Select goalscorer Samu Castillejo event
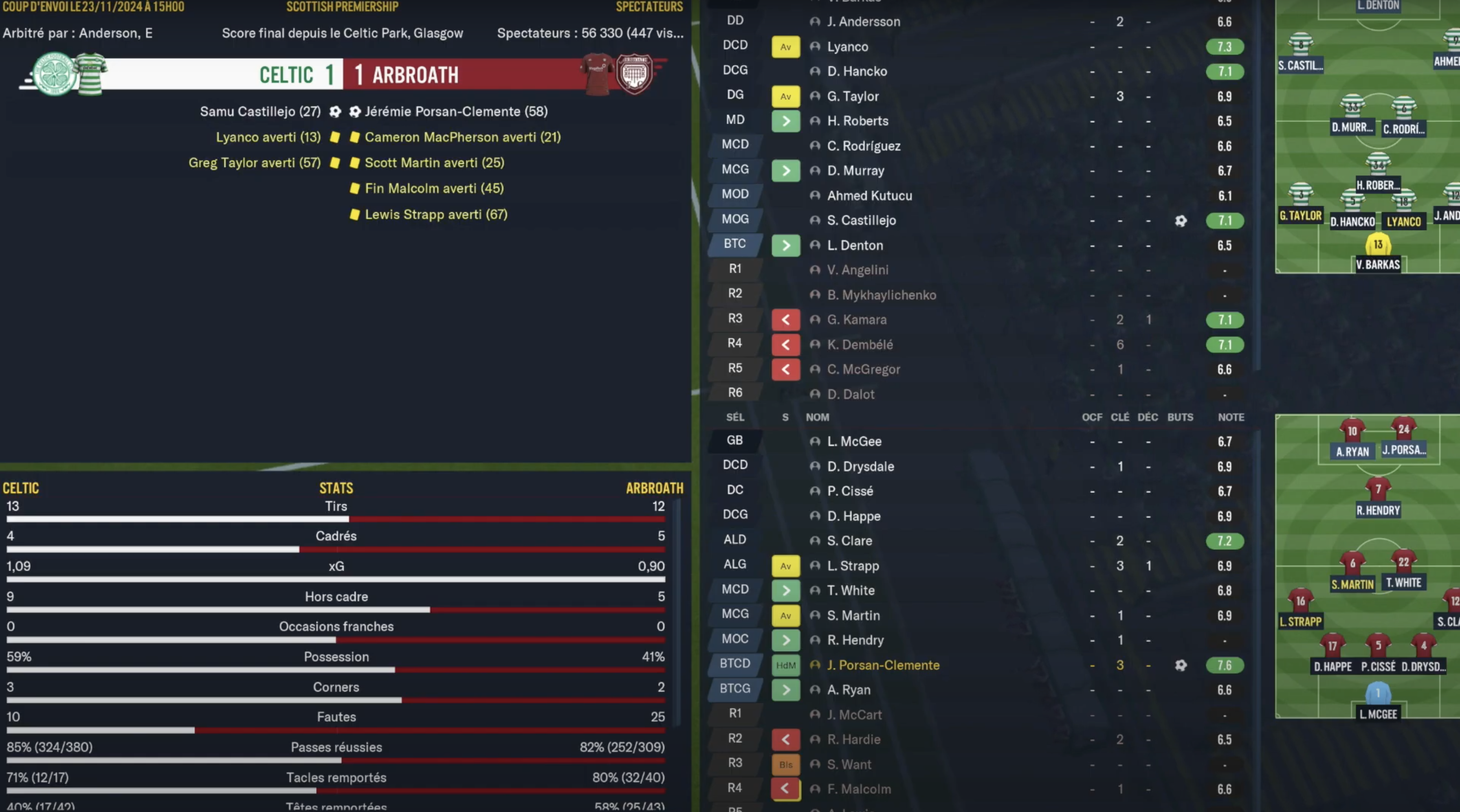This screenshot has width=1460, height=812. point(260,112)
